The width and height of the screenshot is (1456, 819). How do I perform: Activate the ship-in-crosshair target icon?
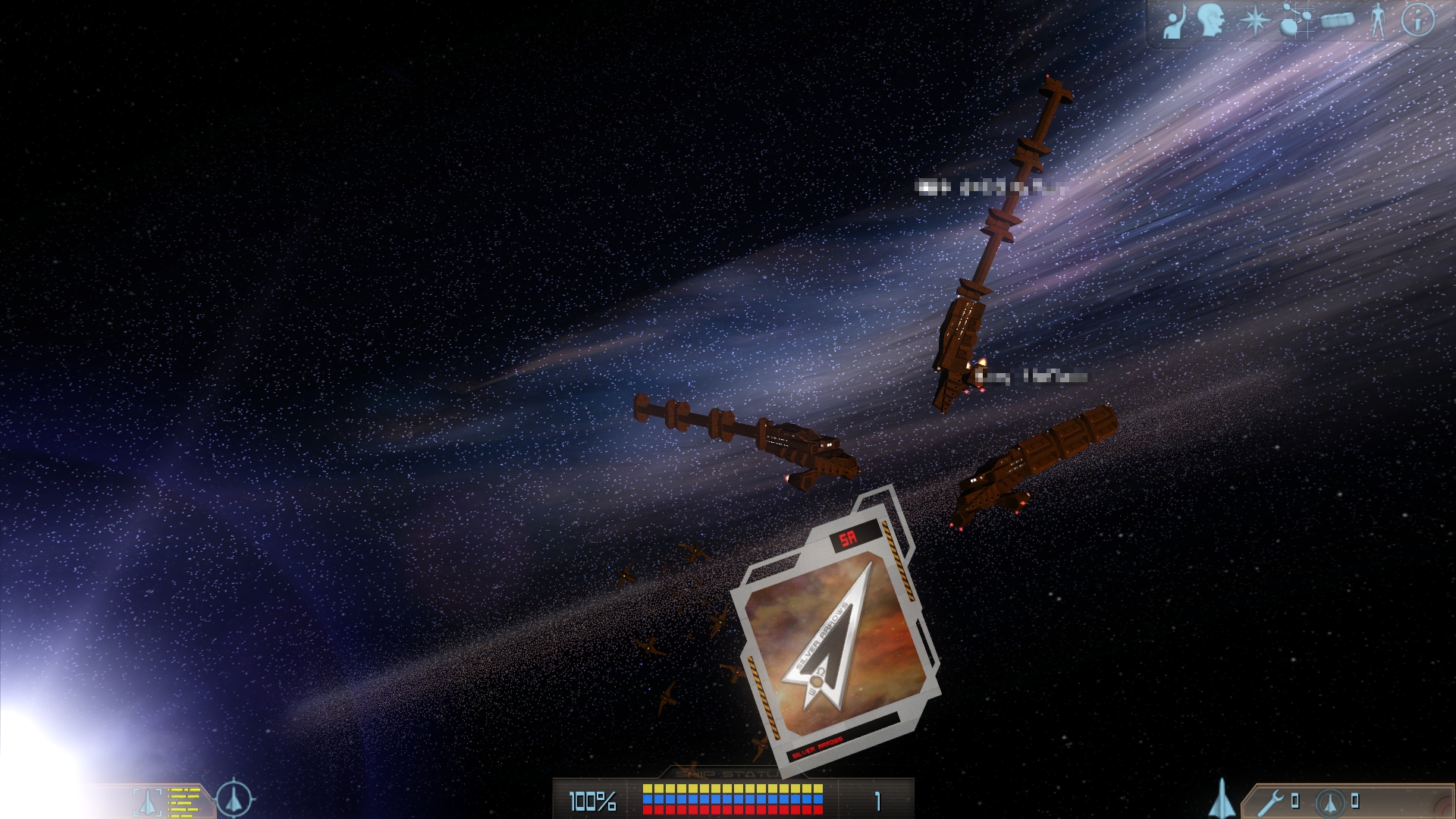(234, 799)
